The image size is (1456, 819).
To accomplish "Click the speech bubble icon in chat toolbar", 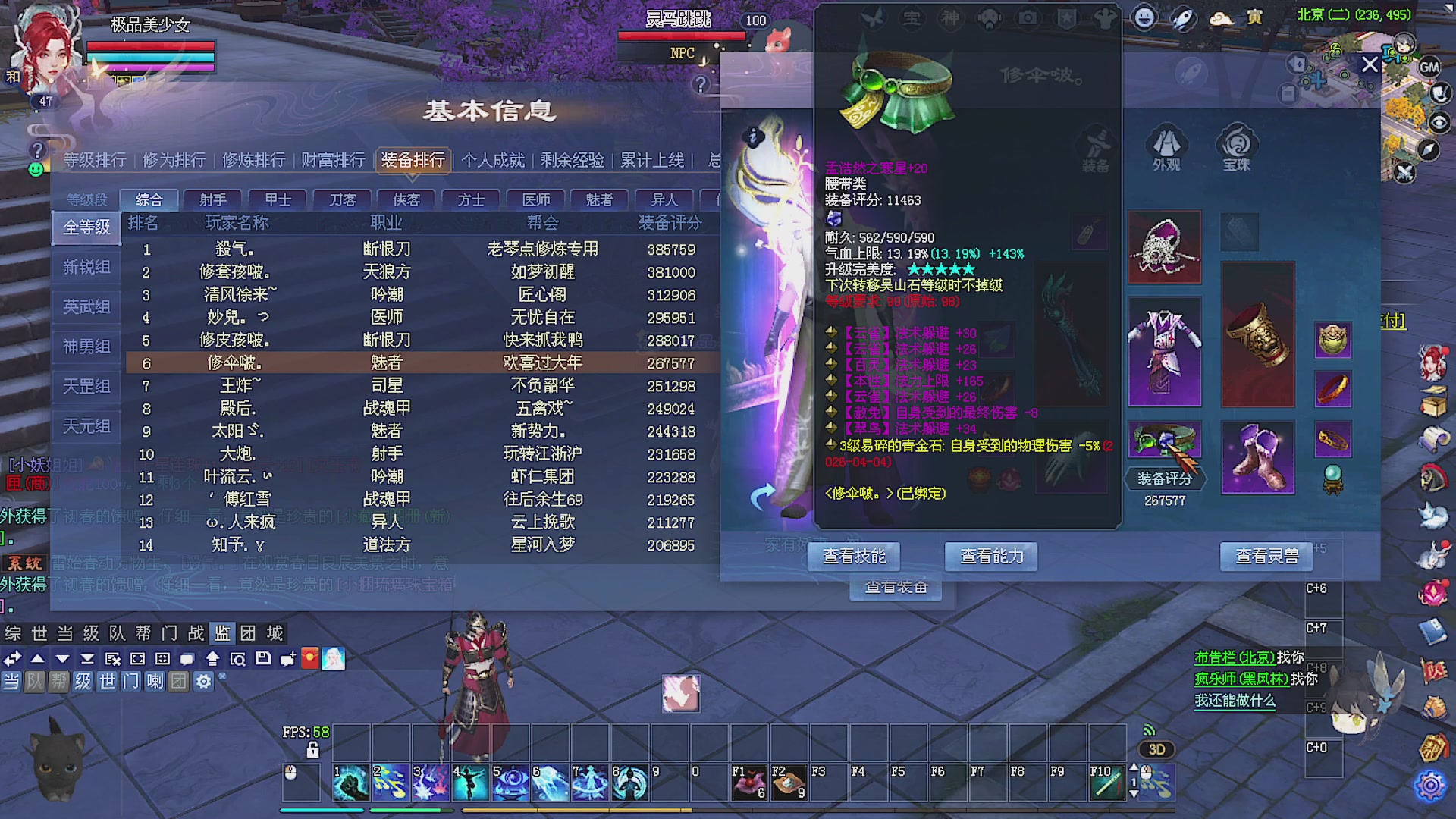I will coord(187,659).
